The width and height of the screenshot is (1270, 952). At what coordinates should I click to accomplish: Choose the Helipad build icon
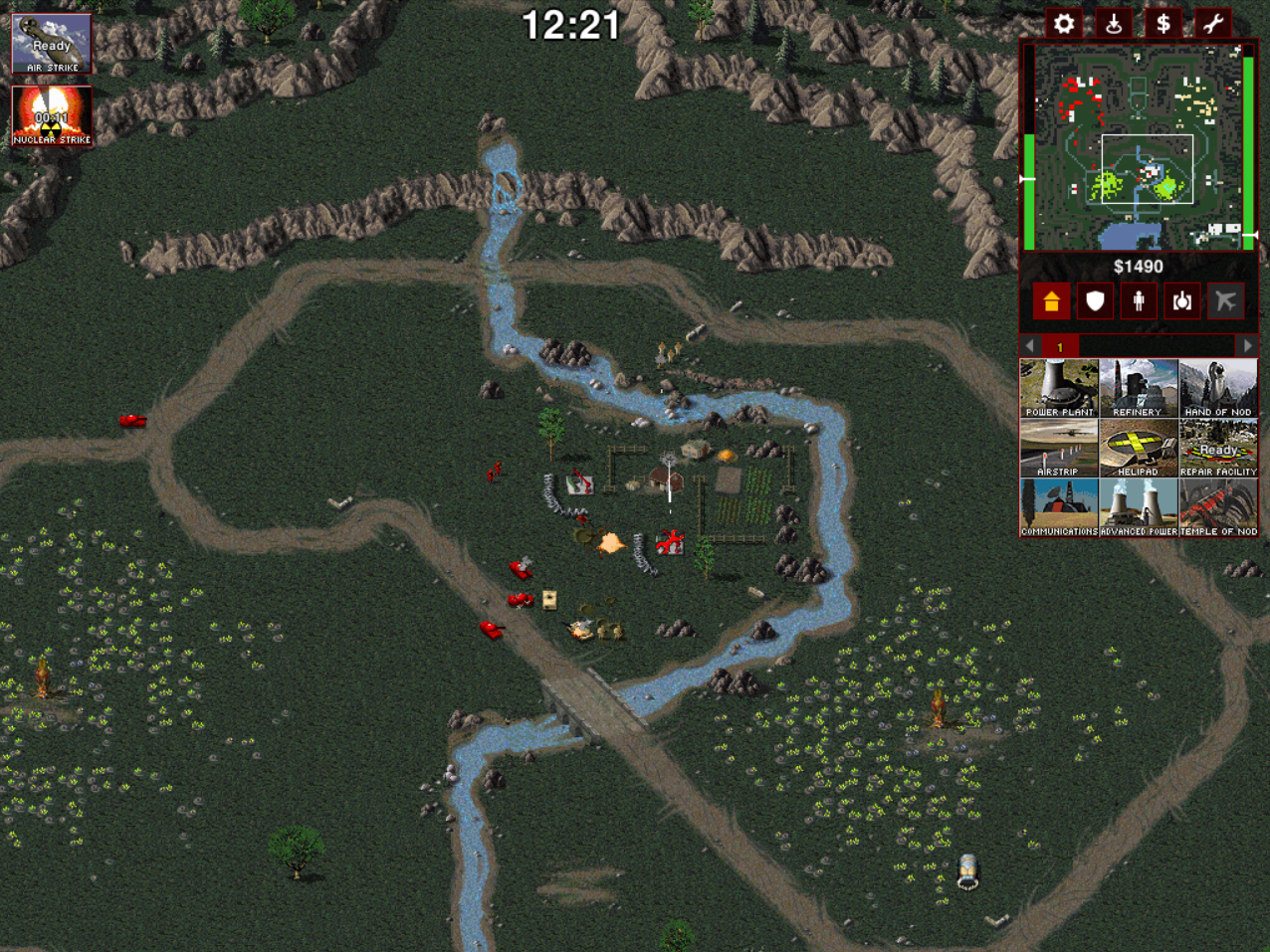(1139, 448)
